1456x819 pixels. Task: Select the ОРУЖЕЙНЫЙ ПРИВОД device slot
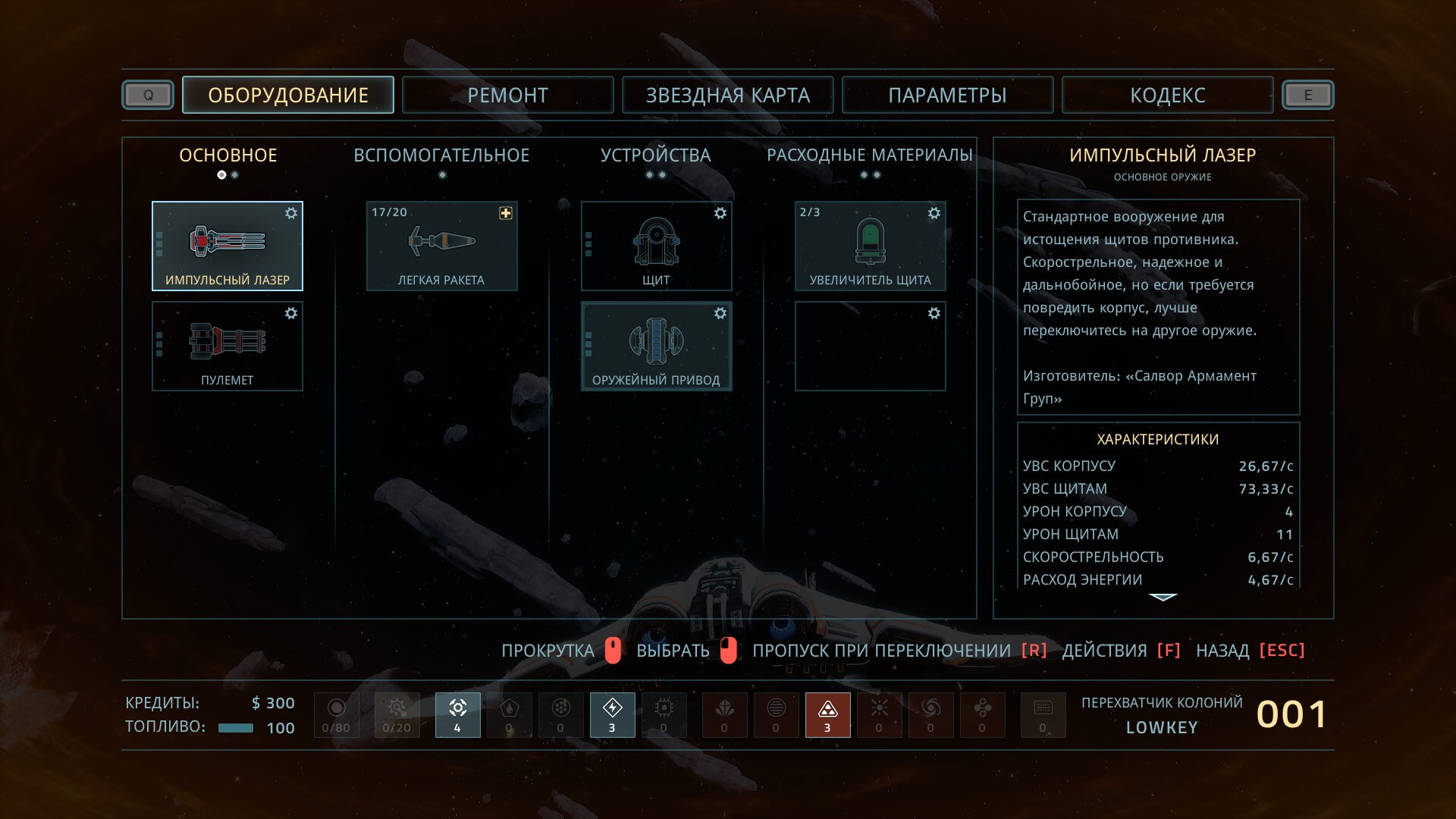coord(656,346)
